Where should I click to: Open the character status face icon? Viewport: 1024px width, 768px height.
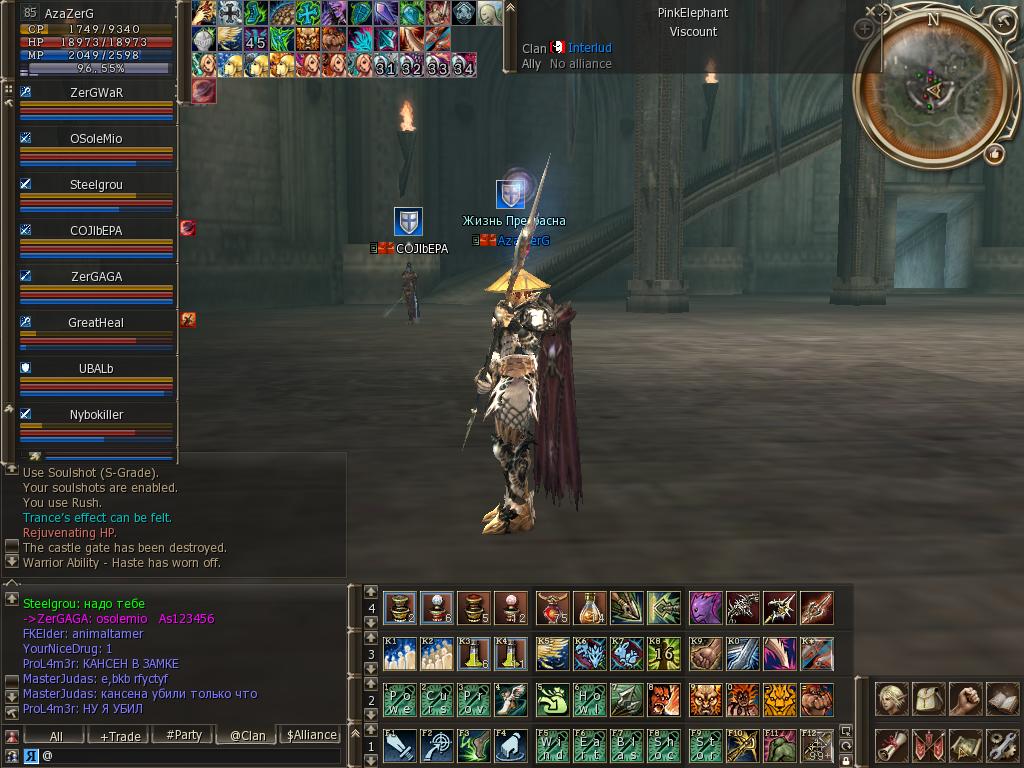click(x=891, y=700)
